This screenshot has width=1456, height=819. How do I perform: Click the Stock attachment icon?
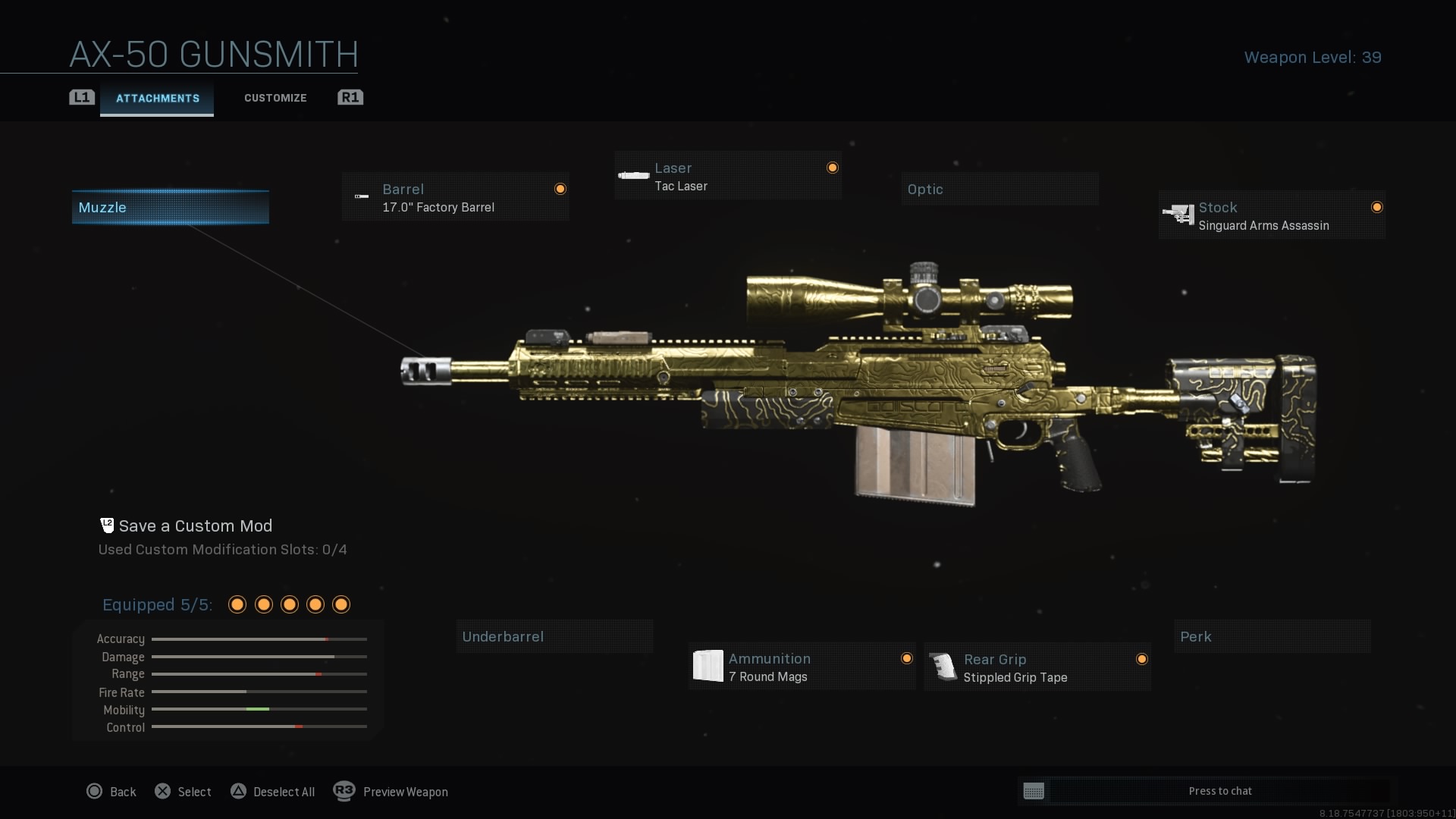click(1179, 215)
